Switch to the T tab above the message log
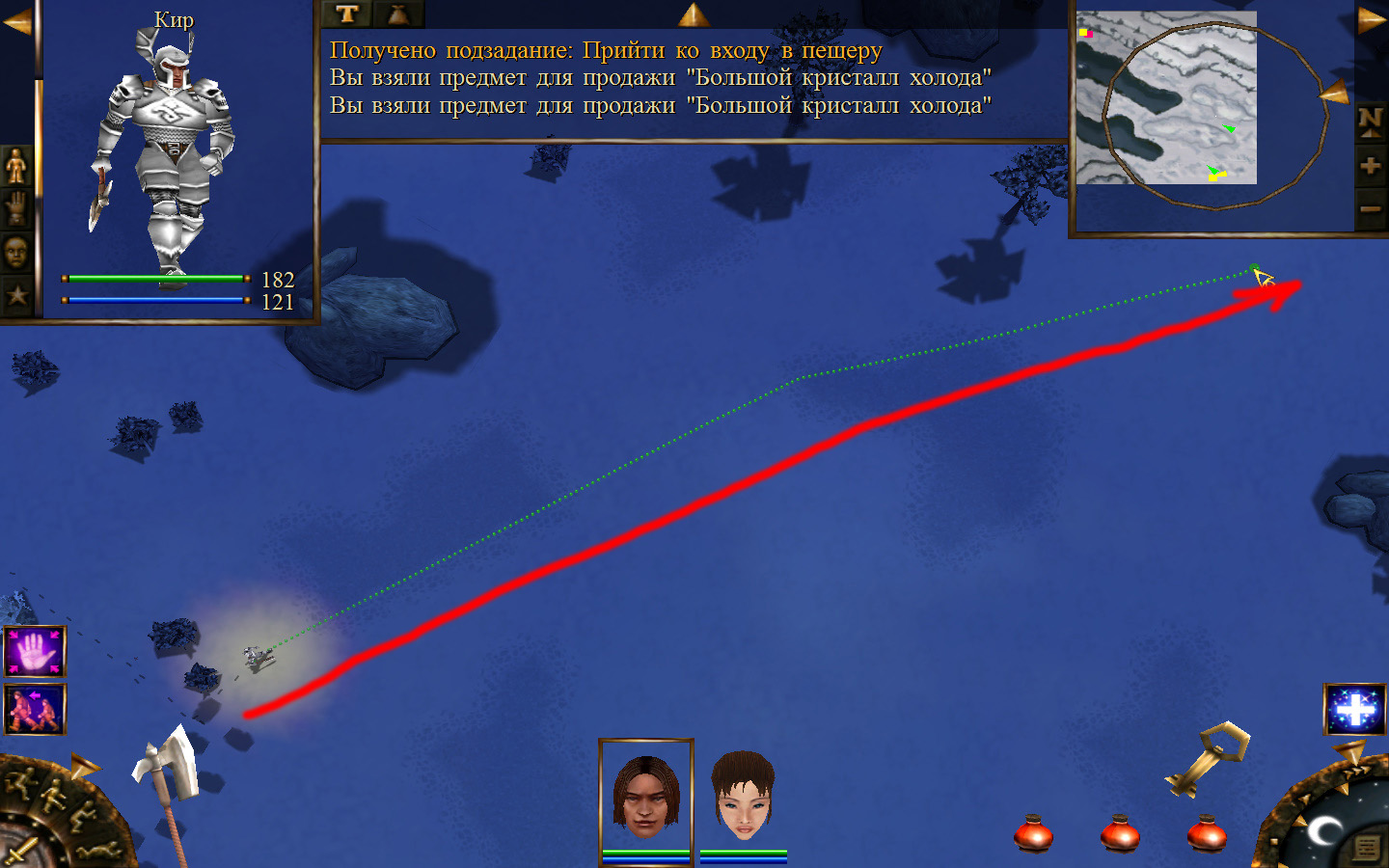 point(347,14)
